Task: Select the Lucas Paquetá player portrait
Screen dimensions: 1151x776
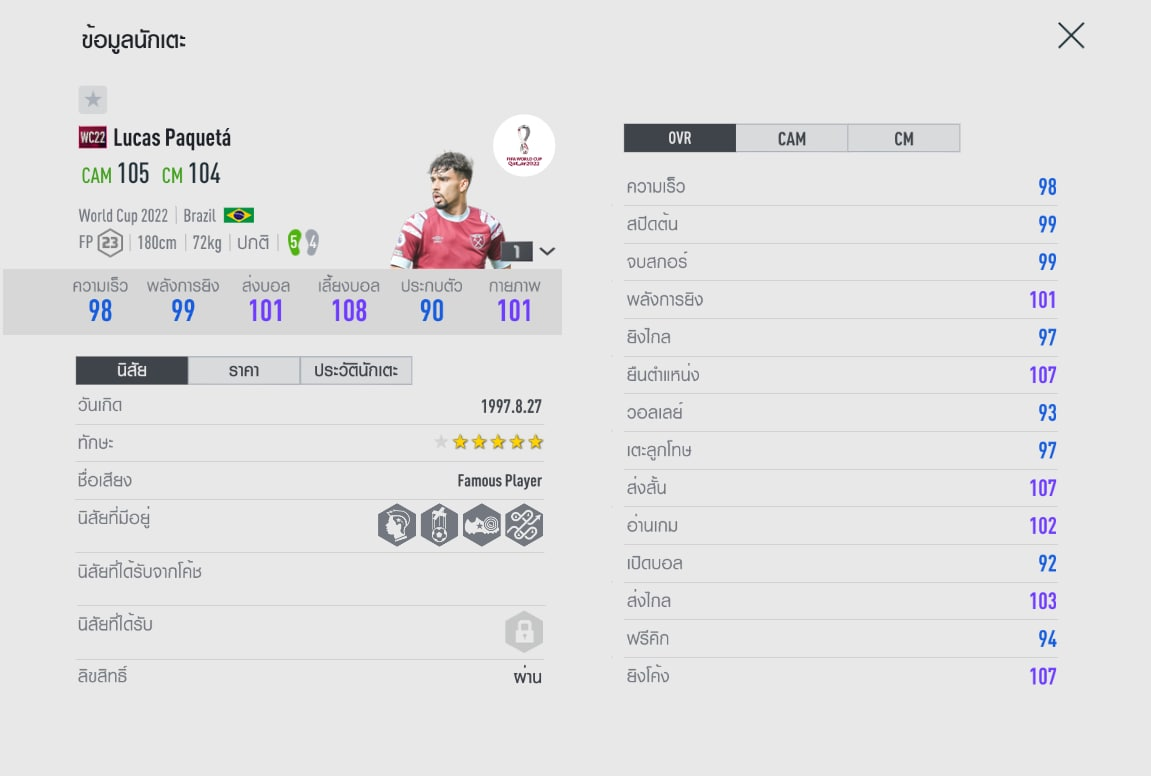Action: (448, 212)
